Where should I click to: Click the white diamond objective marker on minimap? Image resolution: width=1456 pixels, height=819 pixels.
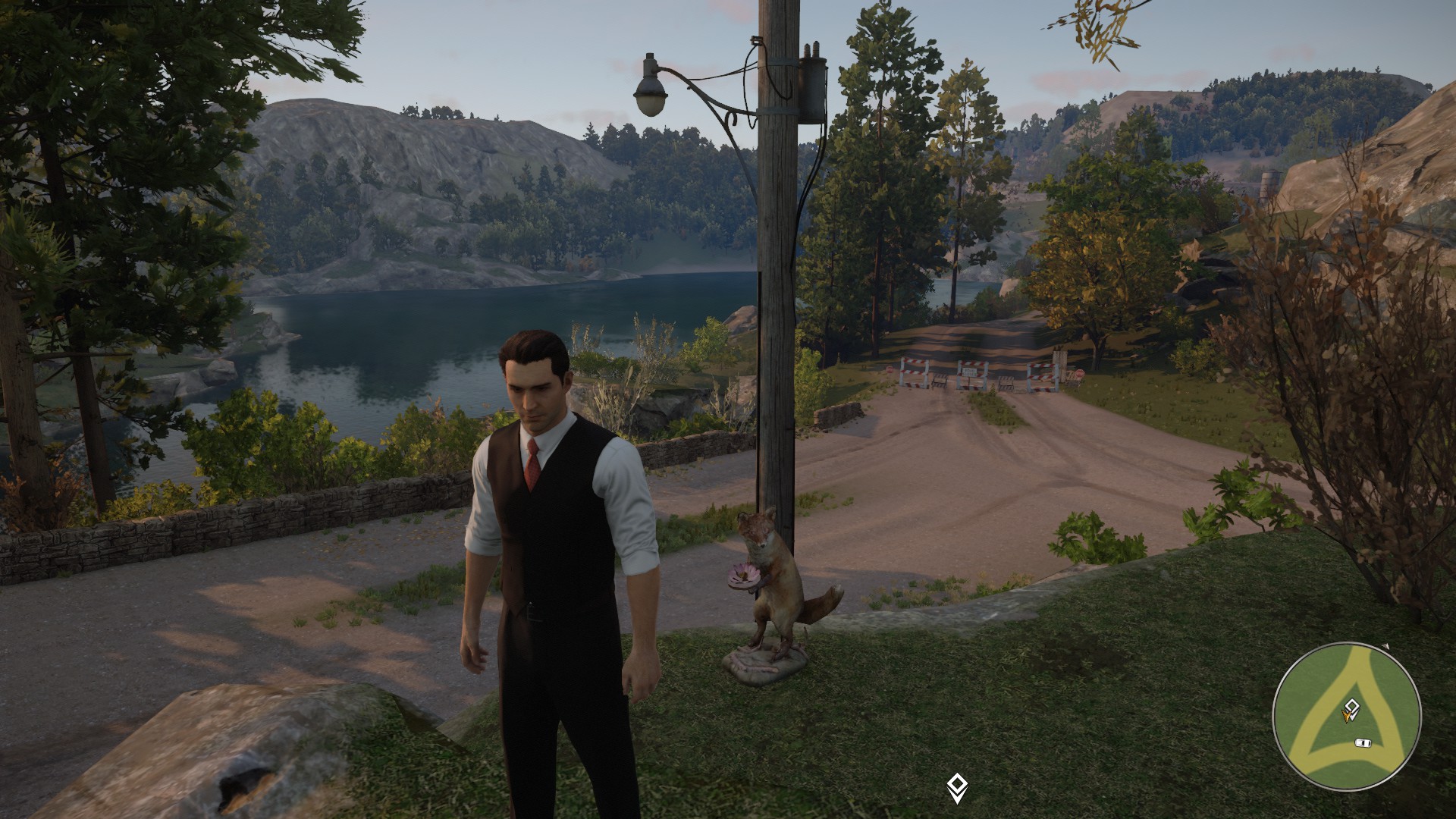pyautogui.click(x=1351, y=706)
